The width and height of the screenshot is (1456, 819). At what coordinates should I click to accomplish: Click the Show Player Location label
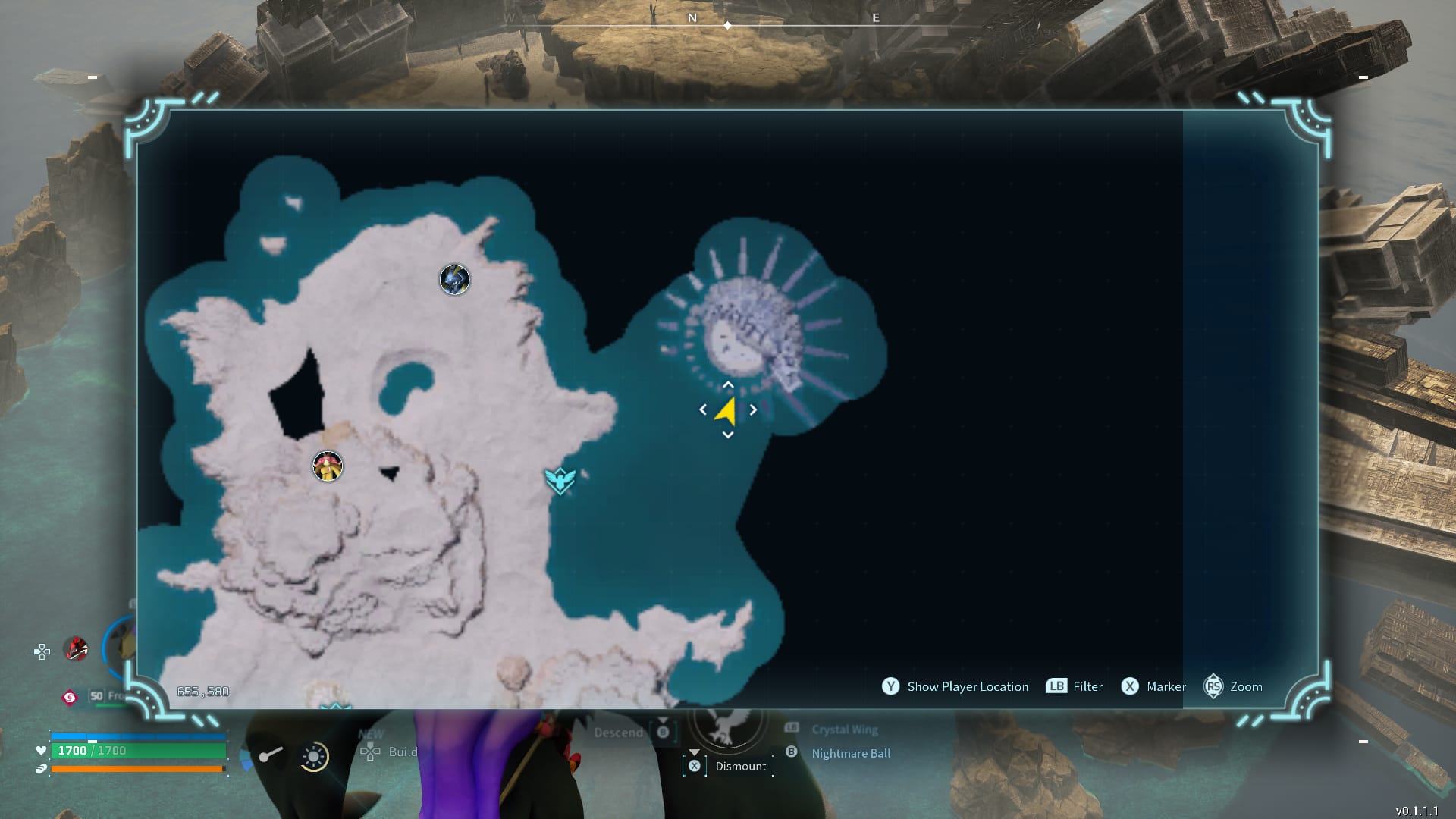click(x=967, y=686)
